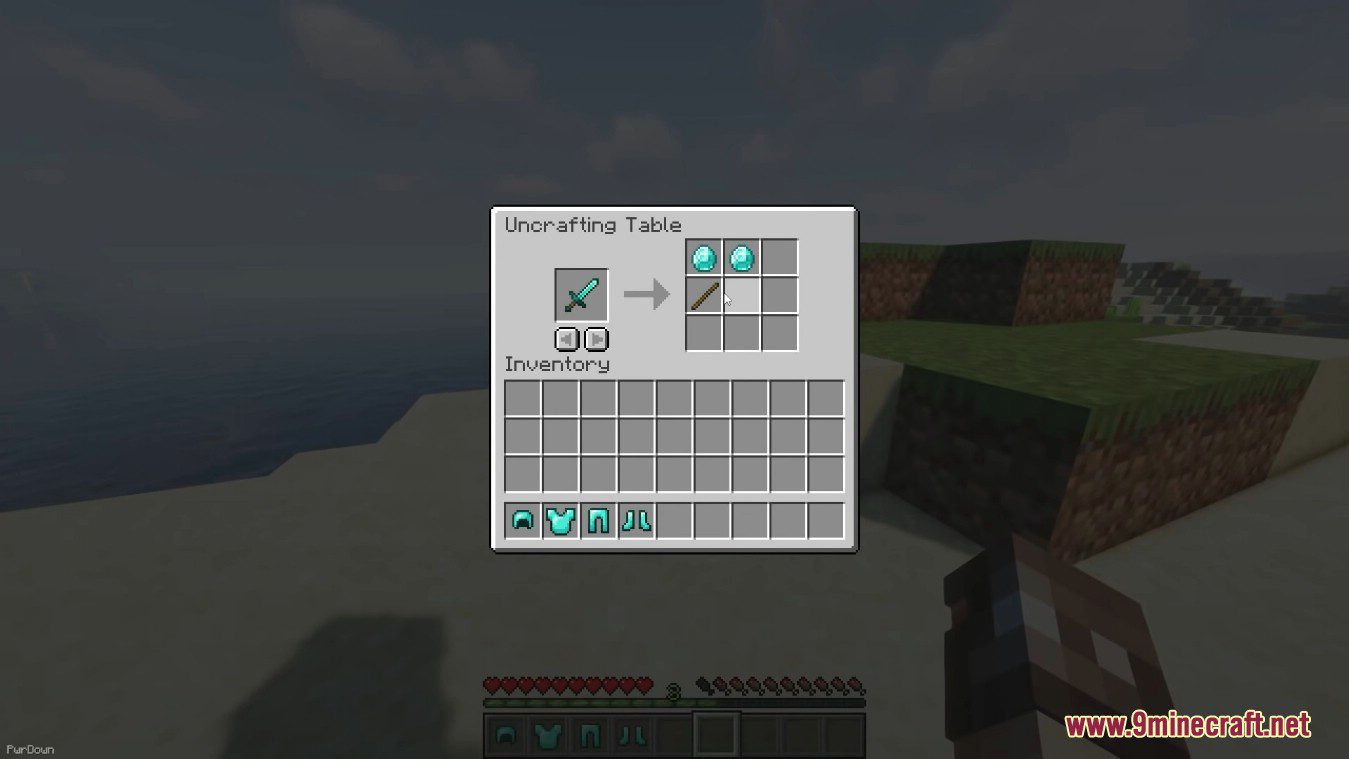This screenshot has height=759, width=1349.
Task: Select the diamond boots in the inventory
Action: 638,518
